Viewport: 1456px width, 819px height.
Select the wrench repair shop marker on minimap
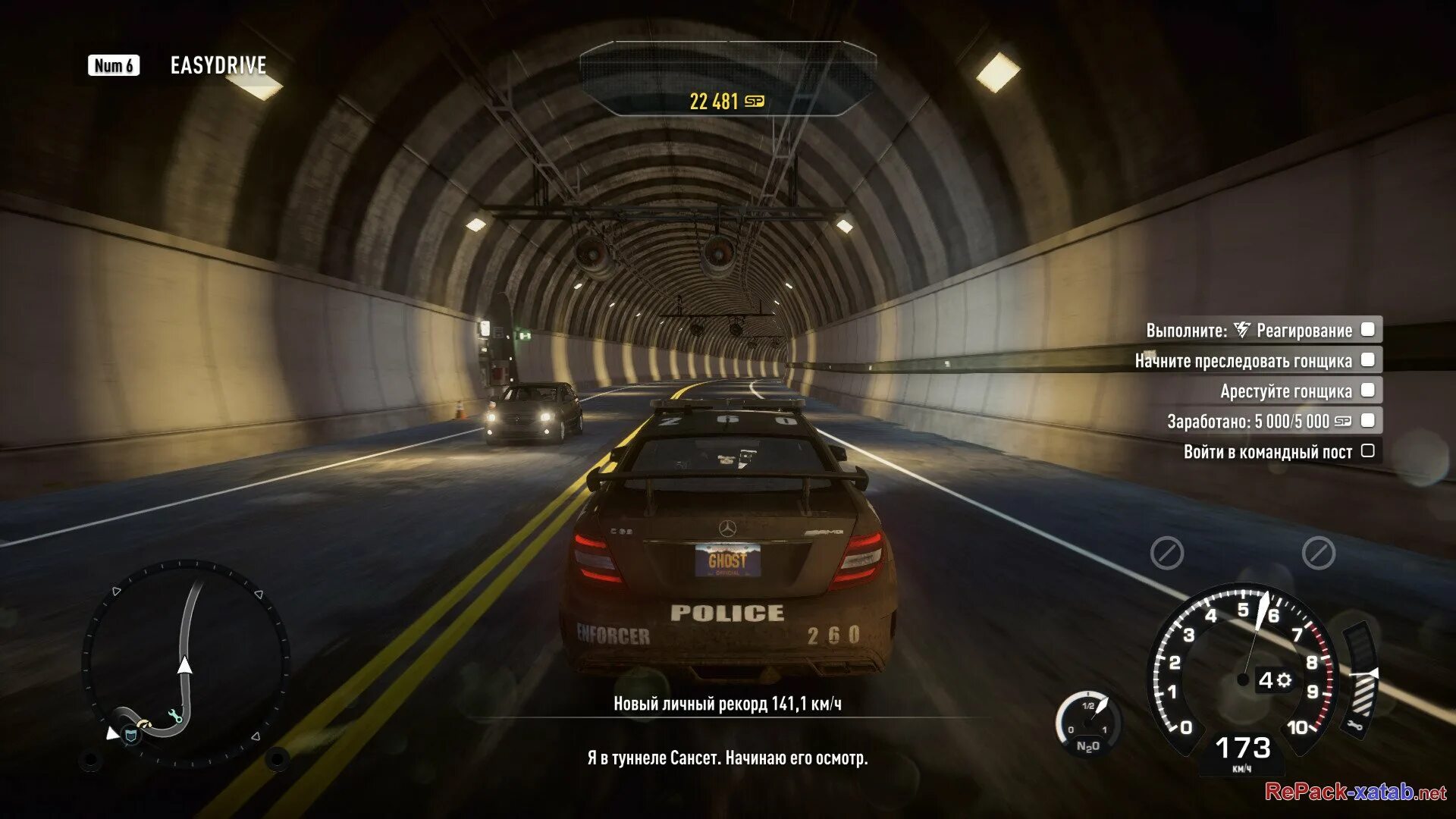click(x=175, y=714)
